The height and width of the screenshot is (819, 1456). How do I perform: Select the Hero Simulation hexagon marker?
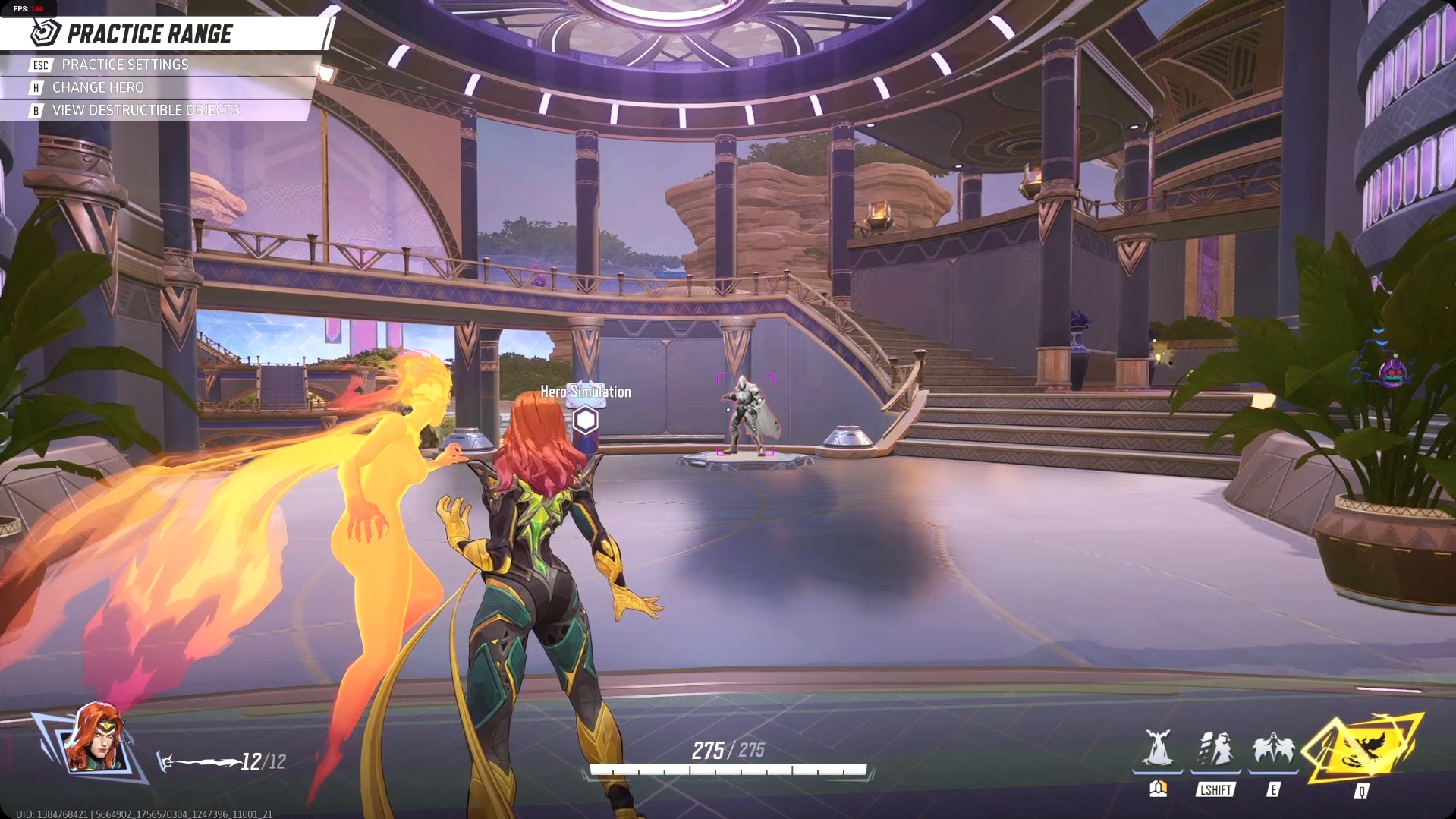tap(586, 420)
